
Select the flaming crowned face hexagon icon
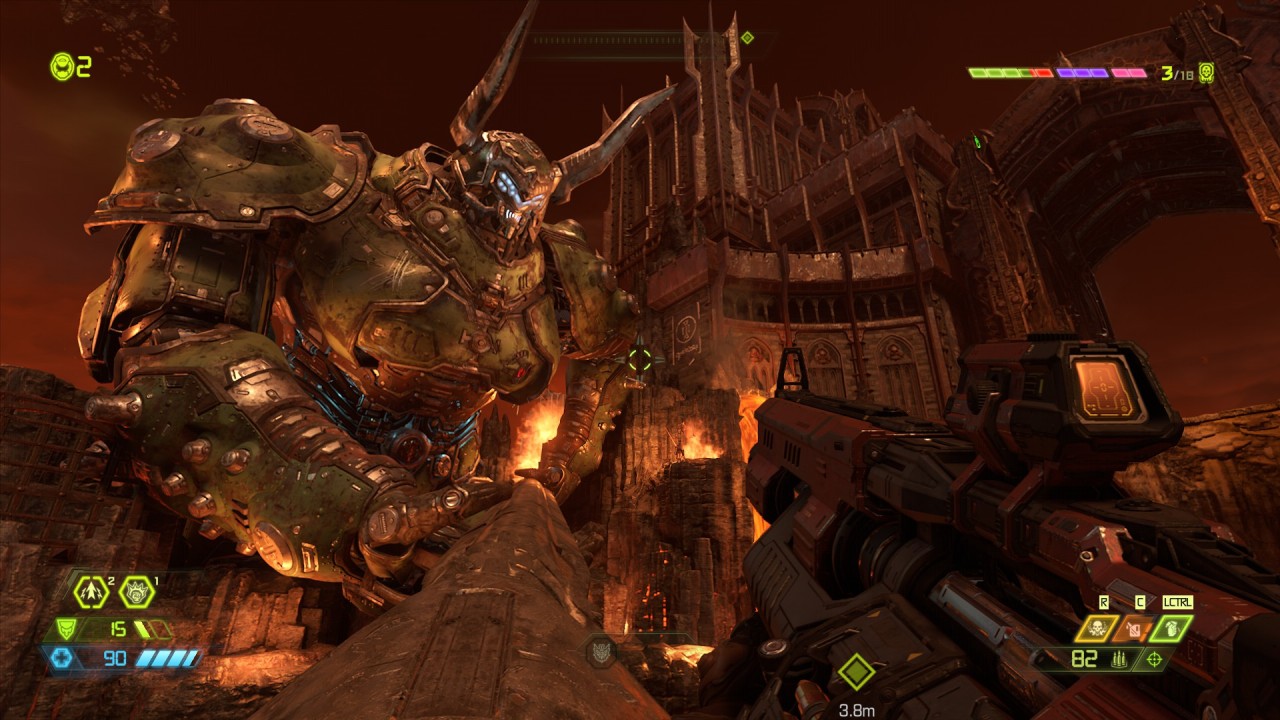pos(137,592)
